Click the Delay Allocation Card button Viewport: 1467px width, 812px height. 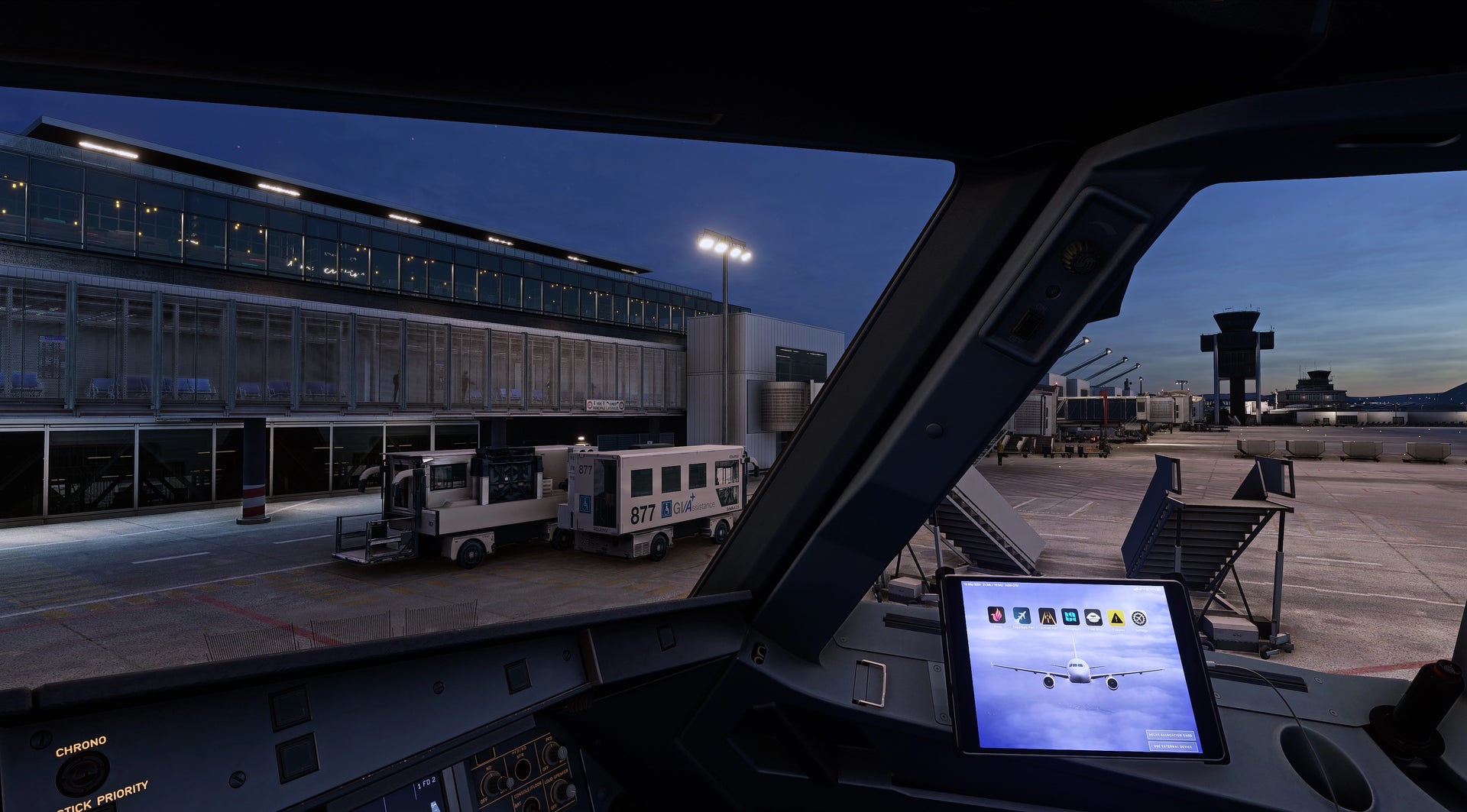(1171, 735)
